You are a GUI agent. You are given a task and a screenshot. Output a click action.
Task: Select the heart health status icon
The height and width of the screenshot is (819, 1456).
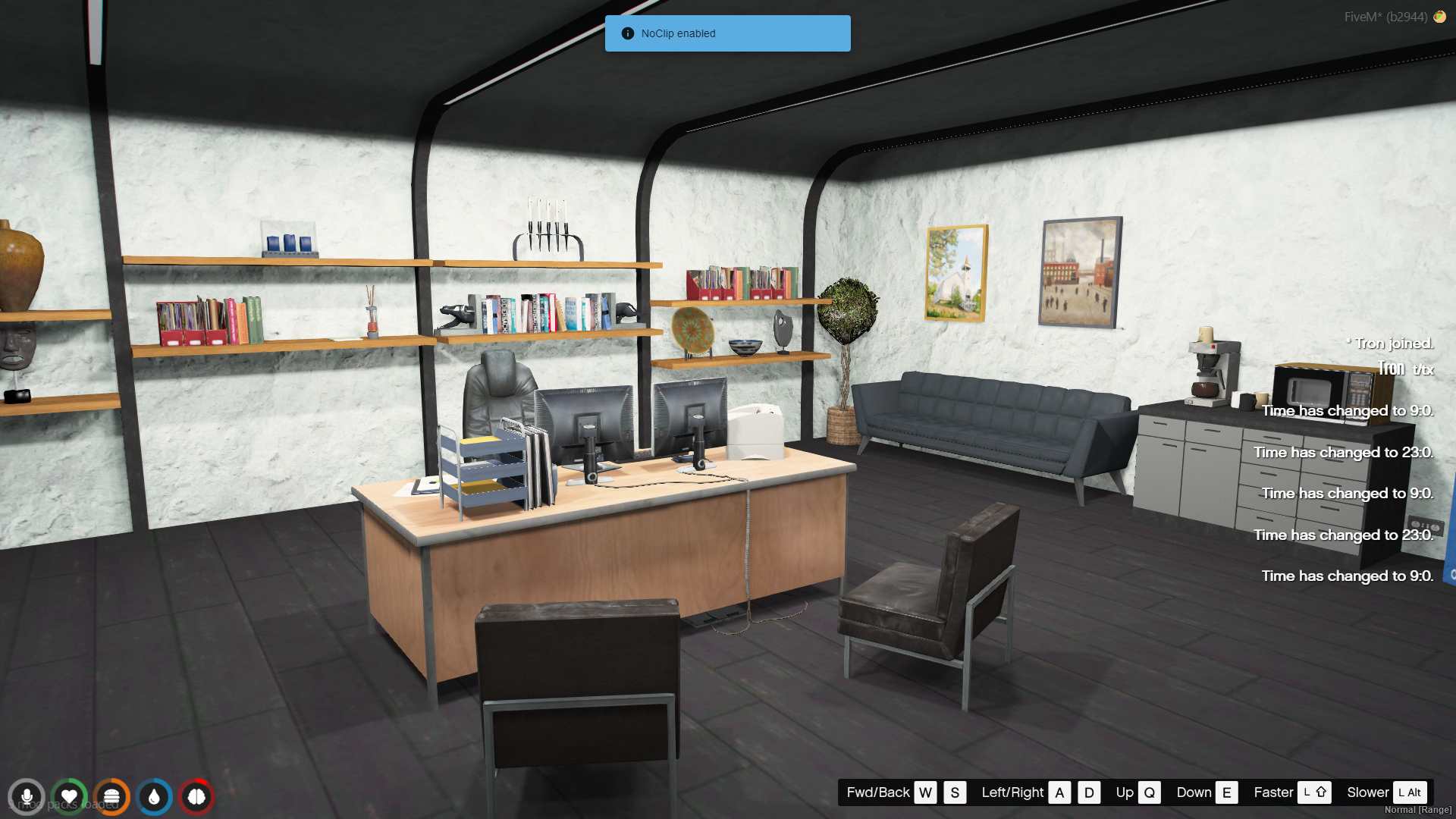click(69, 797)
